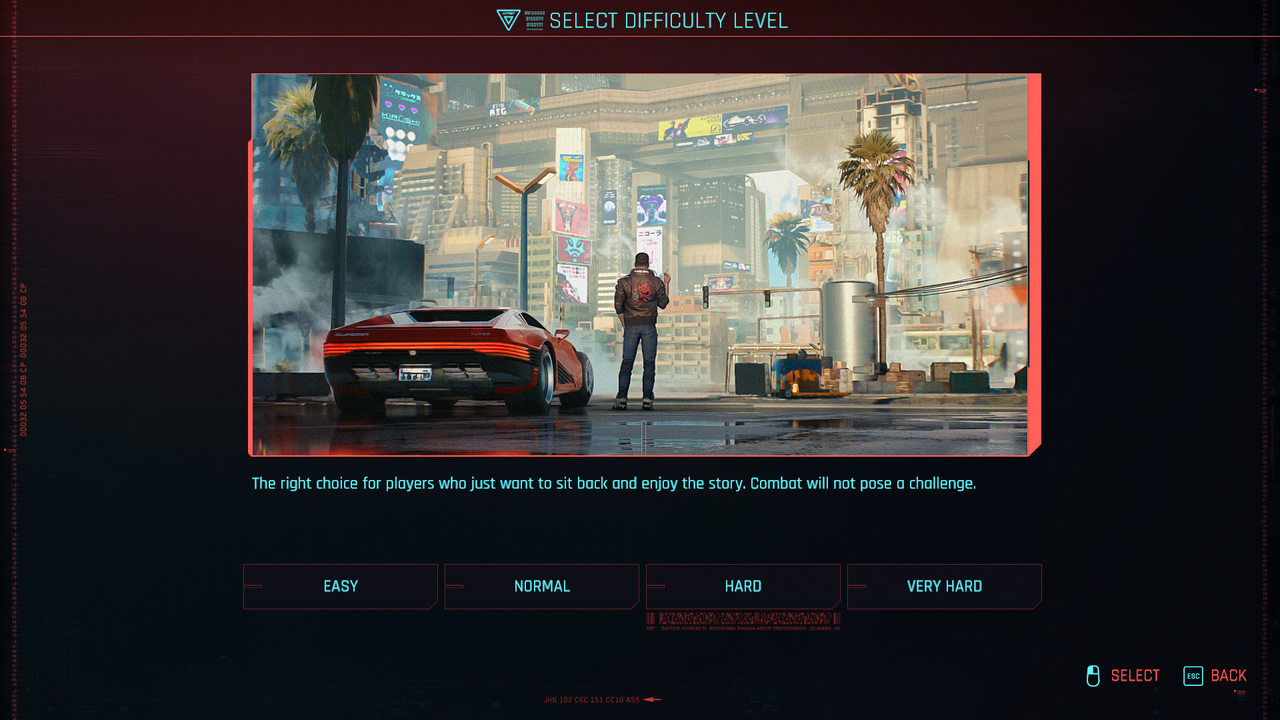1280x720 pixels.
Task: Confirm with the Select button
Action: pos(1123,676)
